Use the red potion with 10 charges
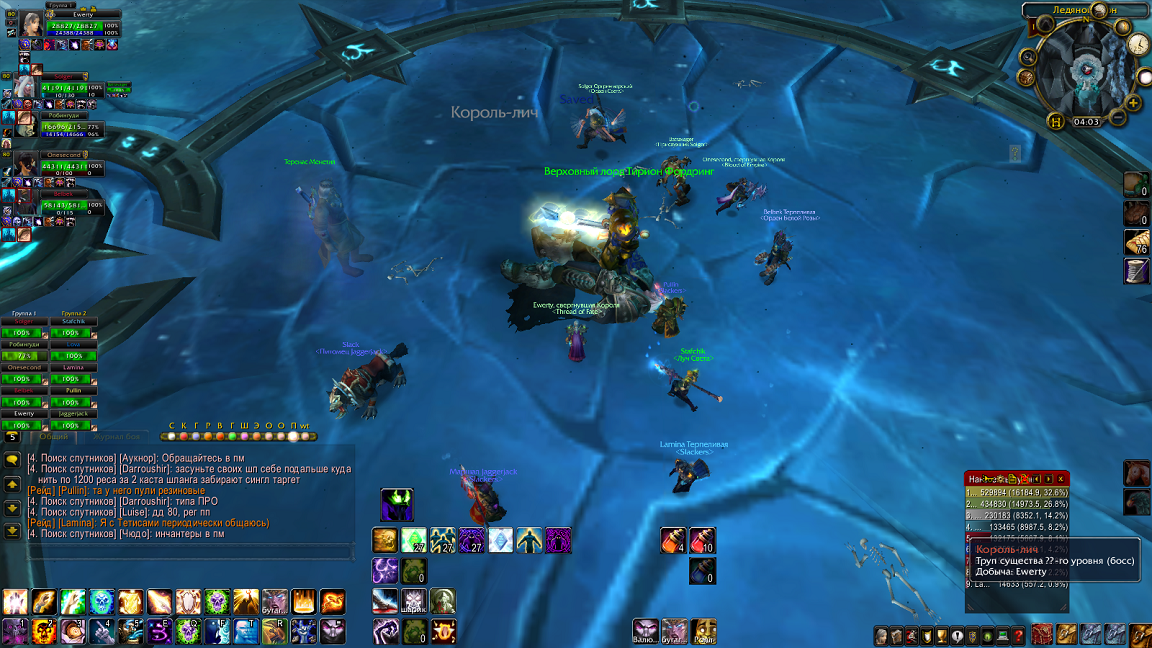The height and width of the screenshot is (648, 1152). point(702,541)
